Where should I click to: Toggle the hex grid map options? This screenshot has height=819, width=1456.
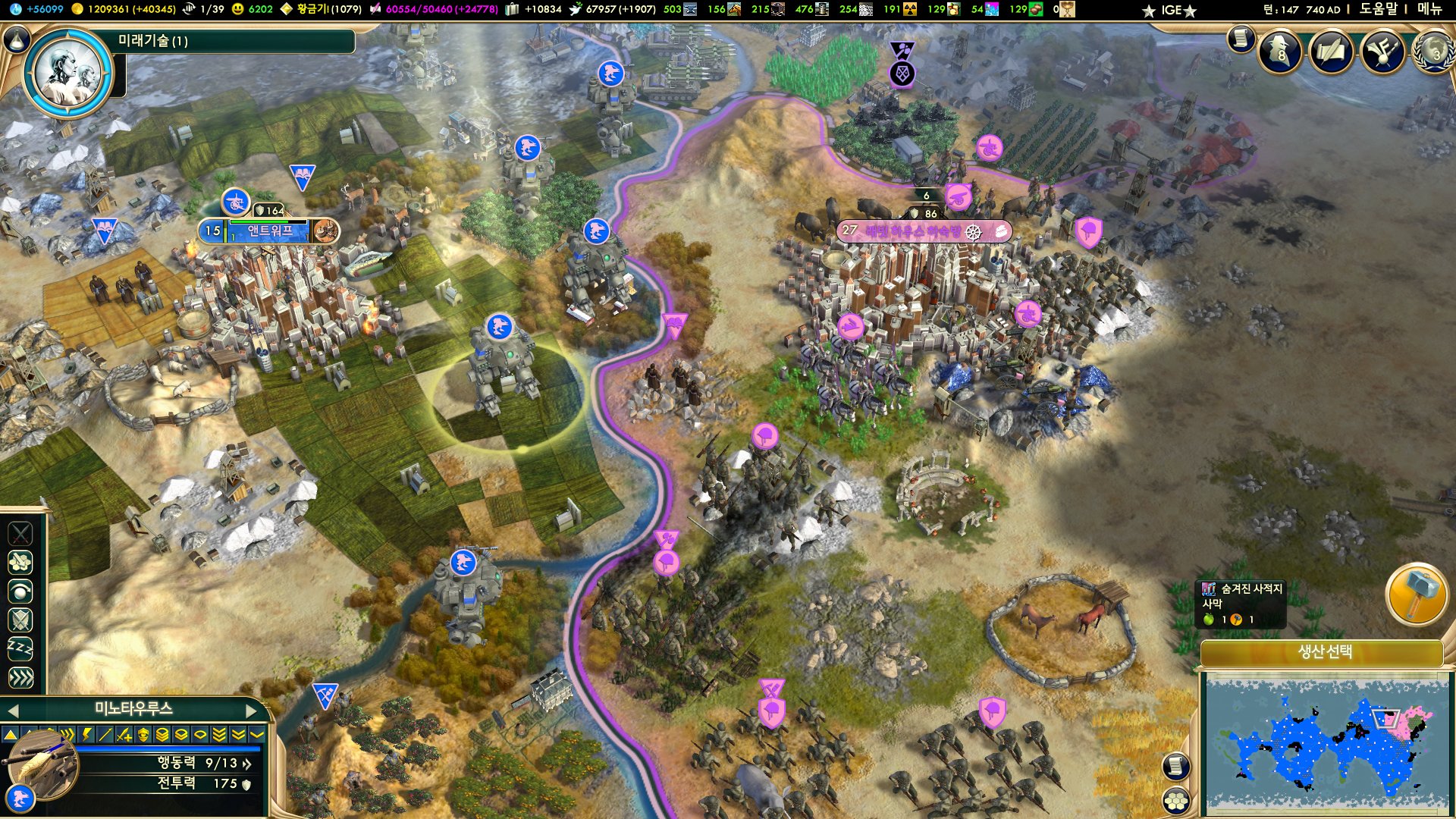[1176, 800]
